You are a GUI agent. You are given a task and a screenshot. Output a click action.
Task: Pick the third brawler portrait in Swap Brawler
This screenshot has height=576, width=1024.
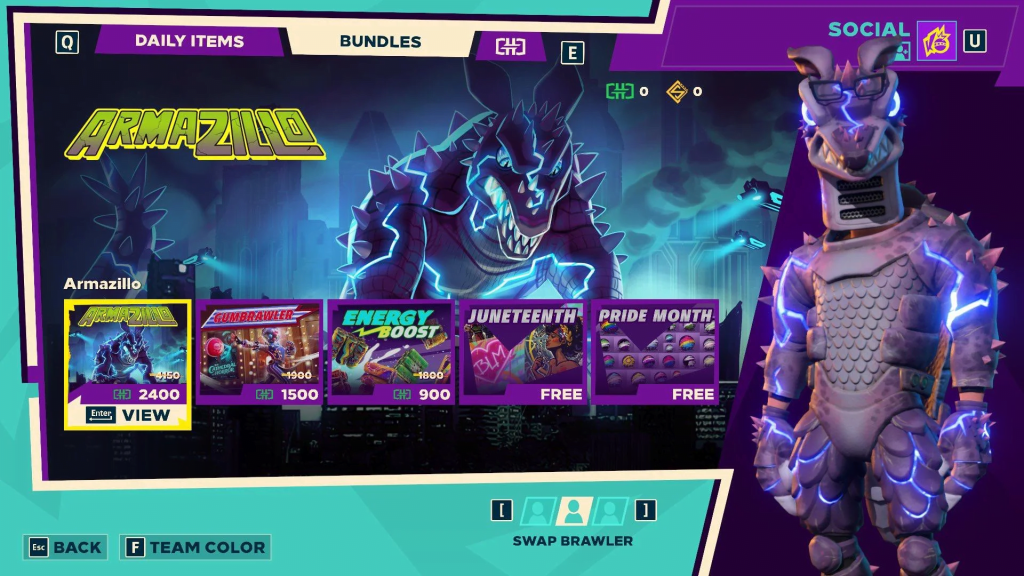[x=610, y=511]
